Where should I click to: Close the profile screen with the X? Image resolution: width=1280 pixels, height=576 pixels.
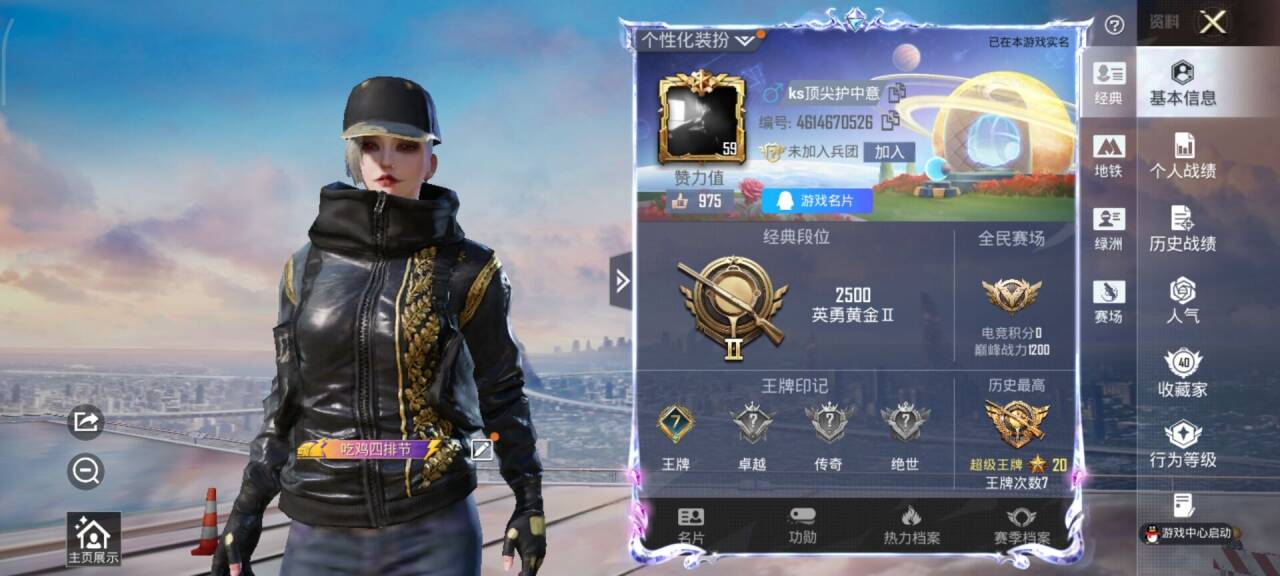(x=1212, y=22)
